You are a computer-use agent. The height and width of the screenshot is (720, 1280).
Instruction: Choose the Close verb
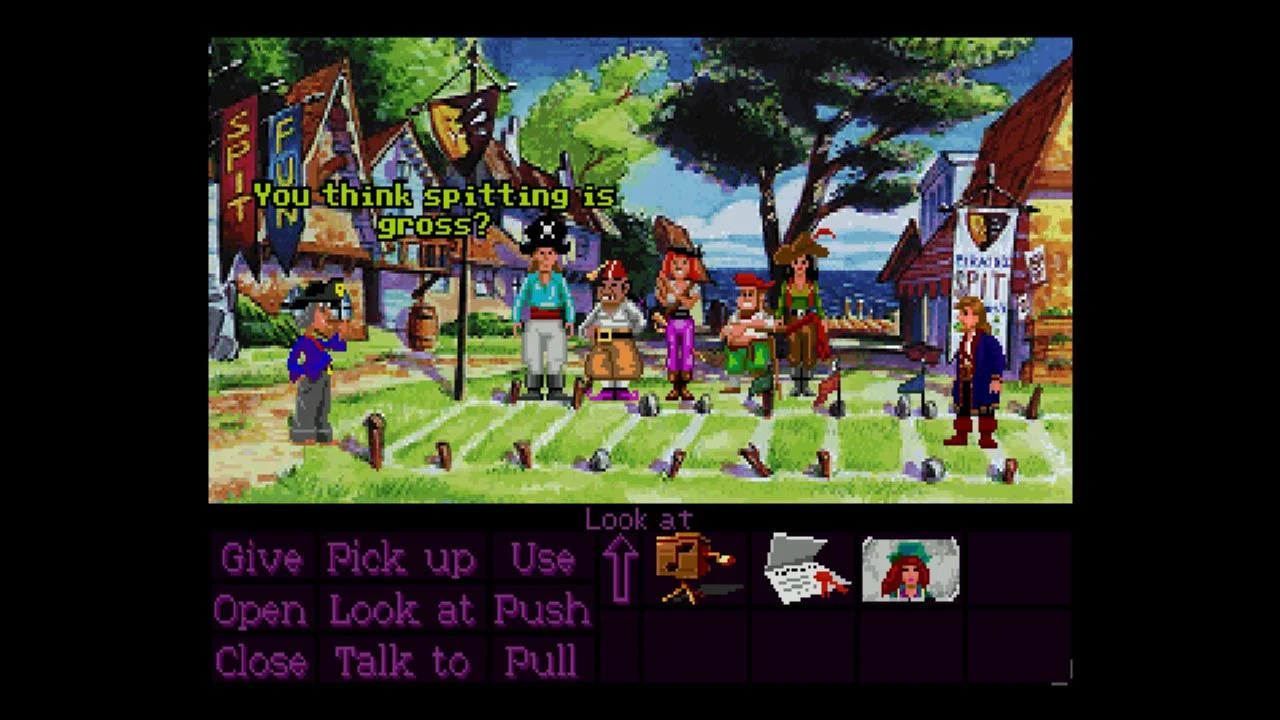[x=261, y=661]
